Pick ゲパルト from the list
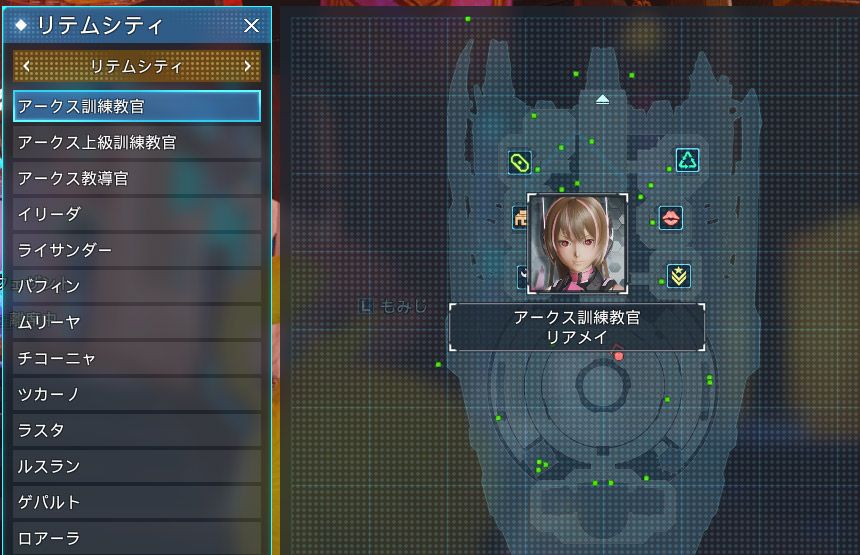The width and height of the screenshot is (860, 555). (137, 502)
